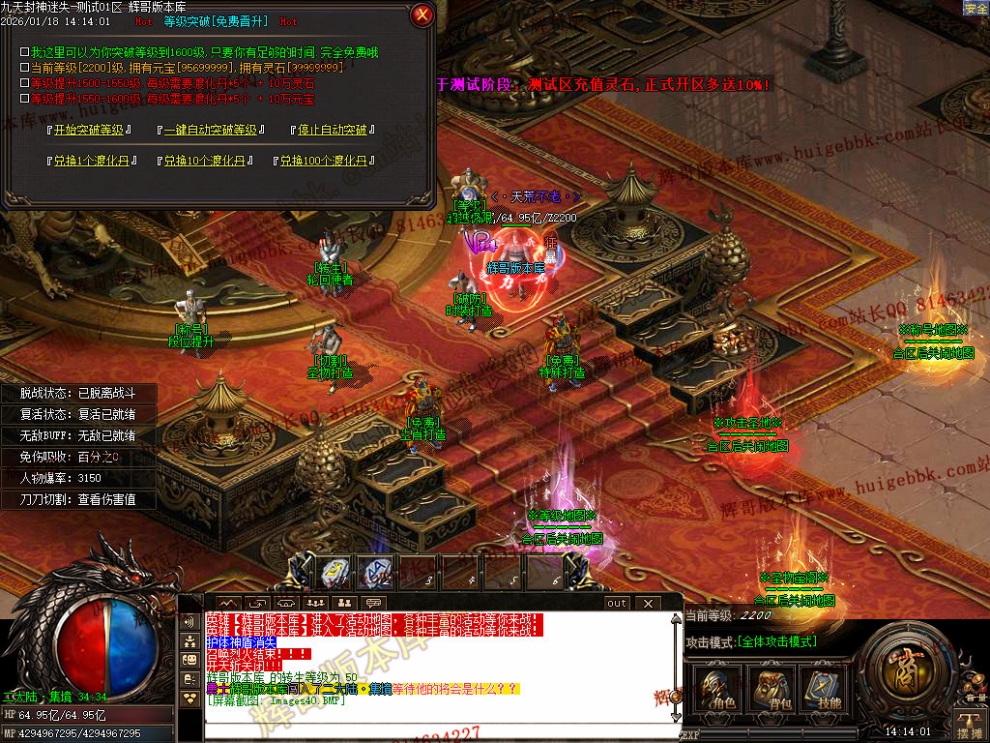Open the 背包 backpack
The image size is (990, 743).
click(x=768, y=686)
